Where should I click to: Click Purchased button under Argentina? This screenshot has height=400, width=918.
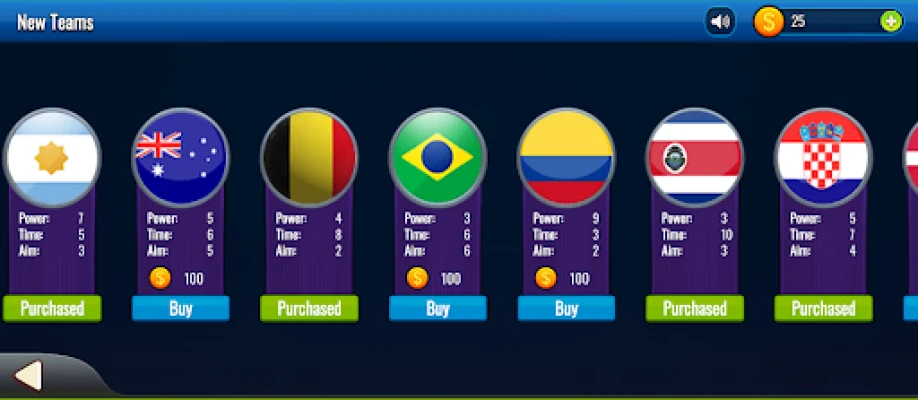[x=52, y=308]
